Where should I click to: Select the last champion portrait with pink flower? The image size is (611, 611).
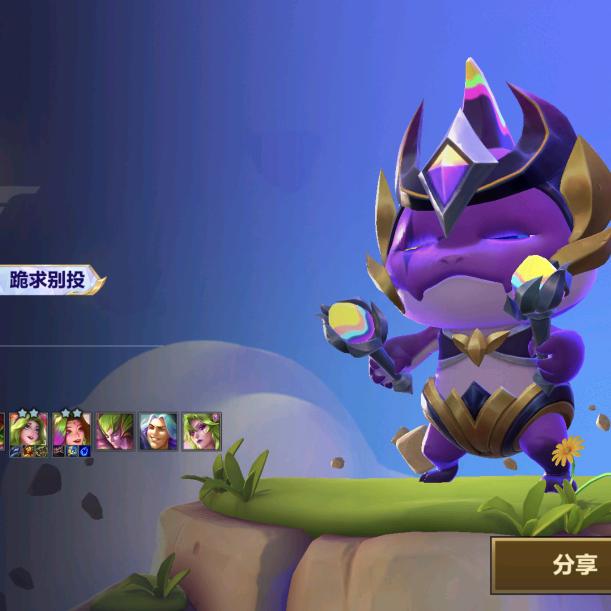[x=201, y=431]
